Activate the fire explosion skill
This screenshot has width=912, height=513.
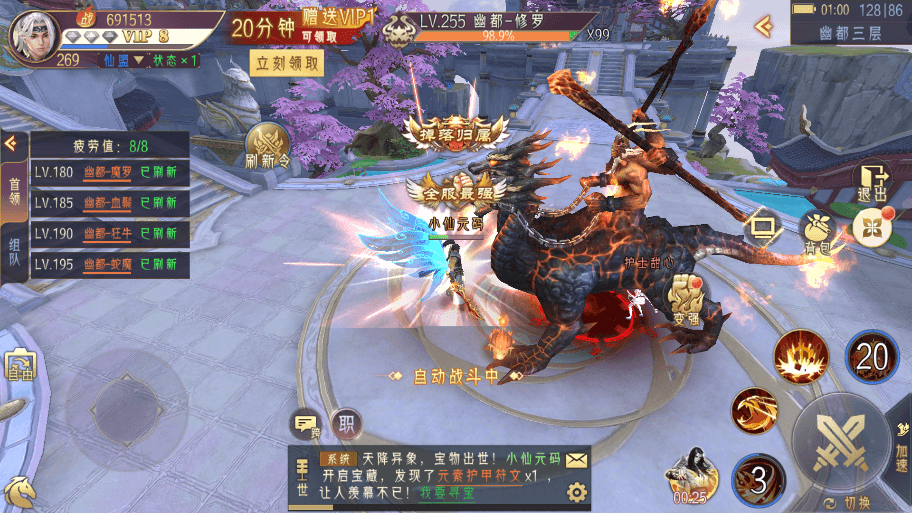click(800, 356)
